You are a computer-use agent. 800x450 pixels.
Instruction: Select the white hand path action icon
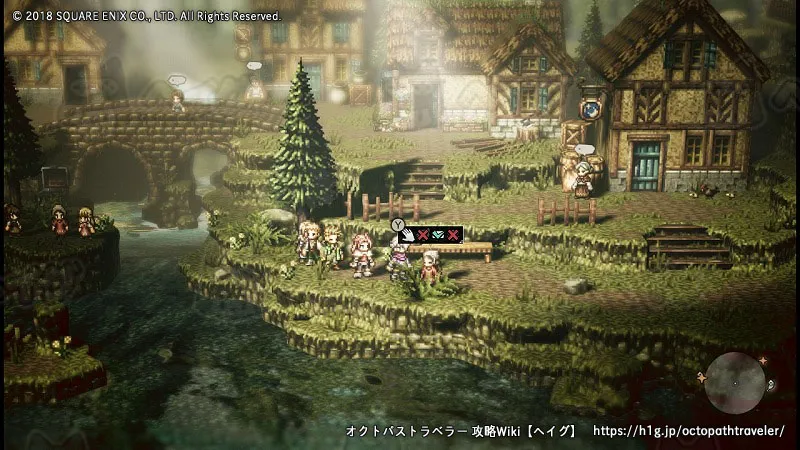tap(407, 234)
